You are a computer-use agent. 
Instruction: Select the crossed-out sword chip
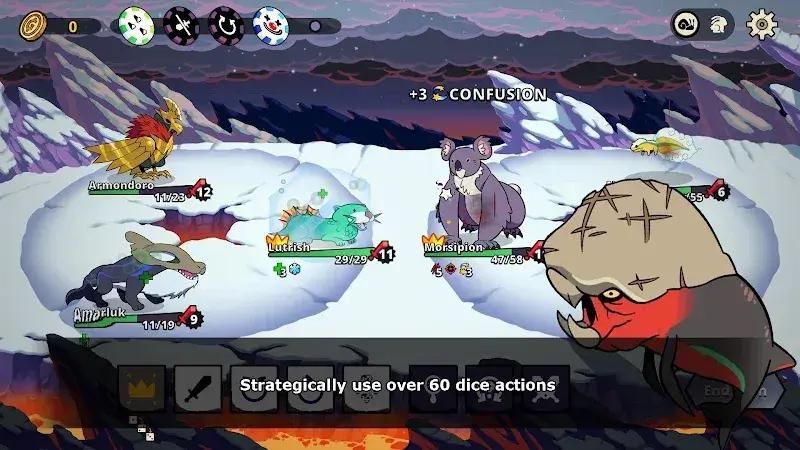point(181,24)
